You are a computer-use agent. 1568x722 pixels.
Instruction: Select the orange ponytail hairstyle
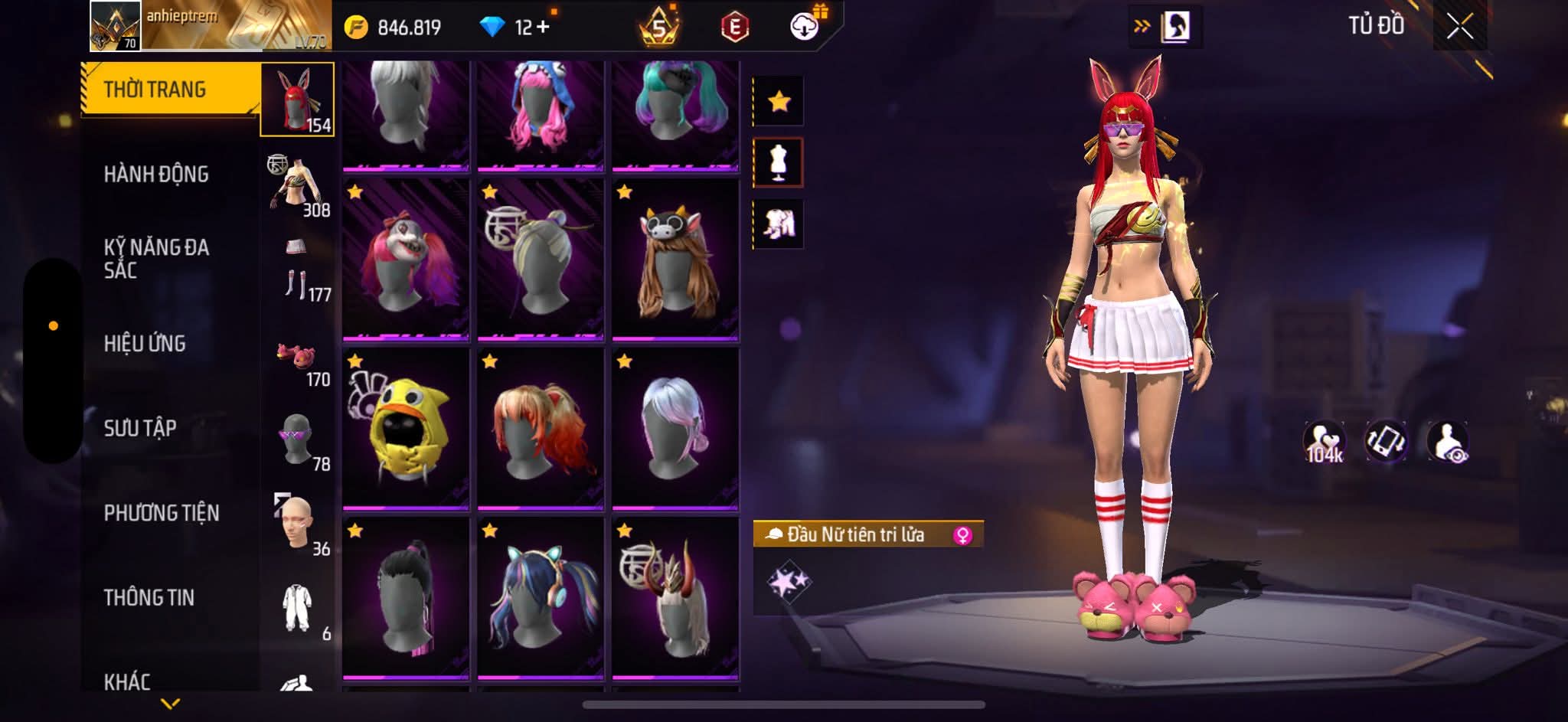click(541, 427)
